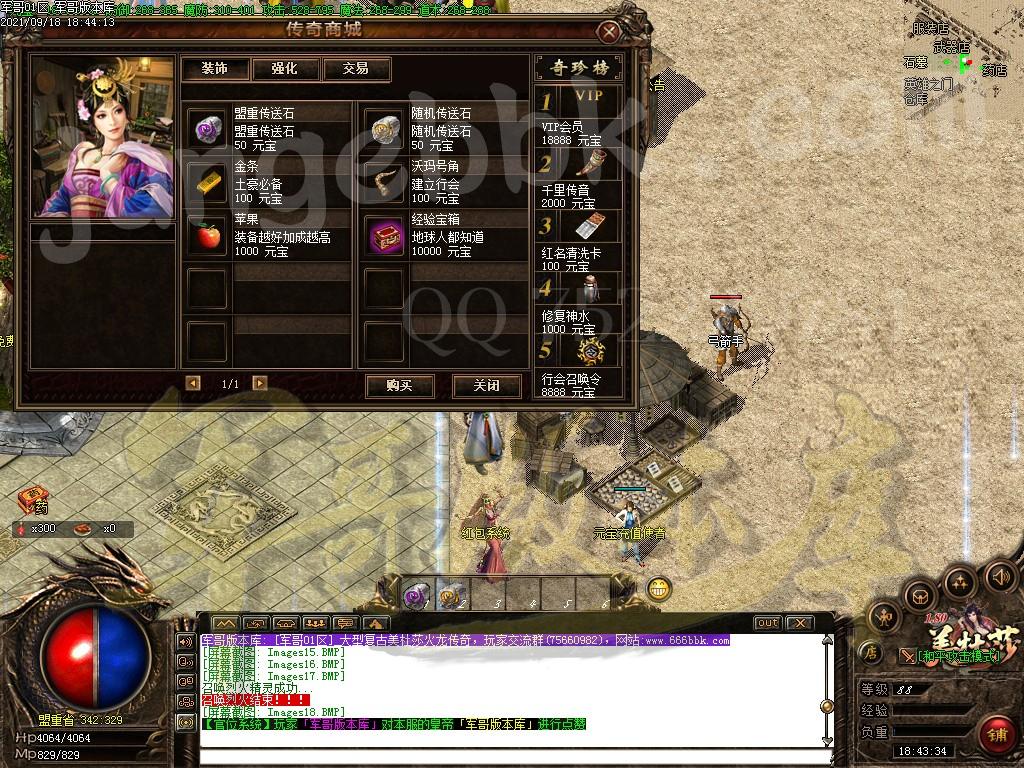The width and height of the screenshot is (1024, 768).
Task: Use the first hotbar slot teleport stone
Action: click(415, 594)
